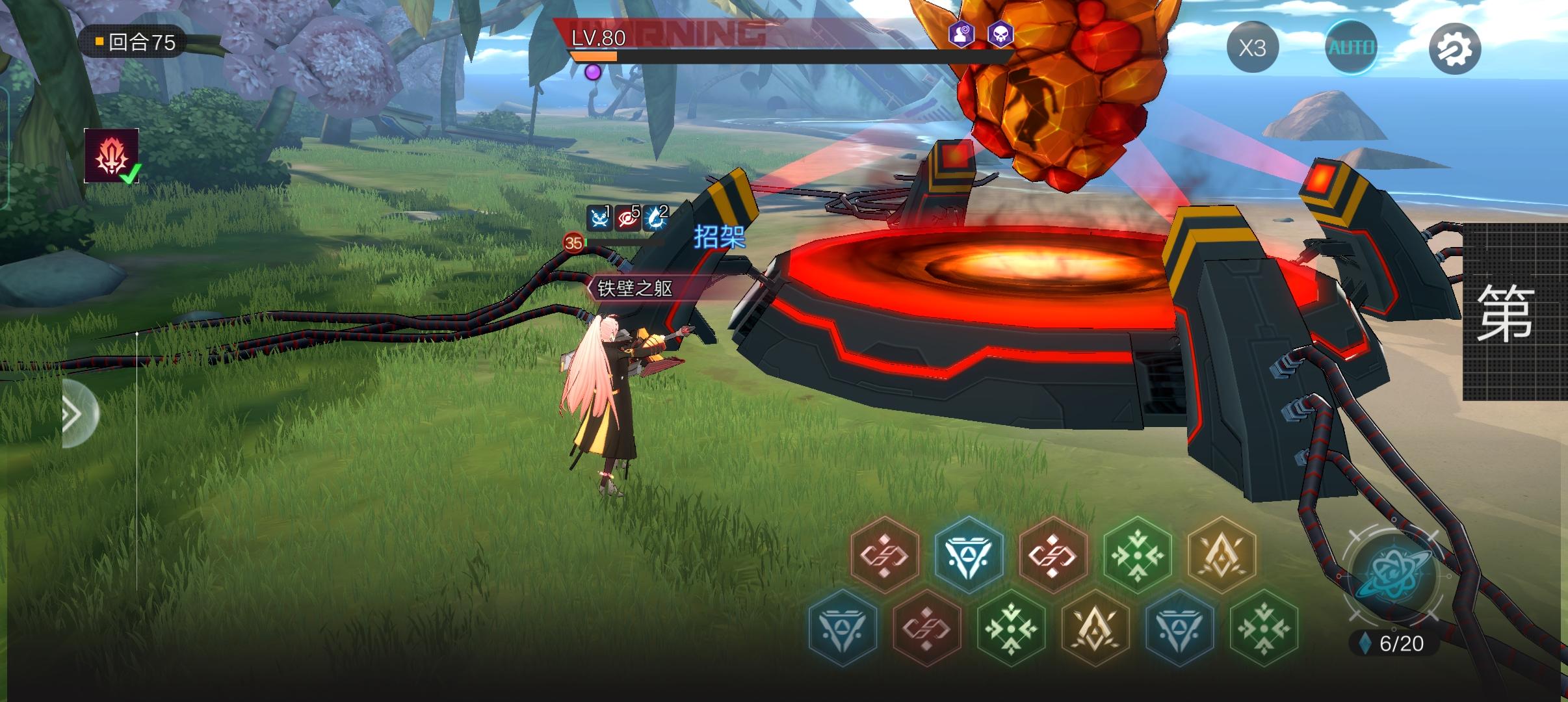Toggle the X3 battle speed

tap(1253, 47)
